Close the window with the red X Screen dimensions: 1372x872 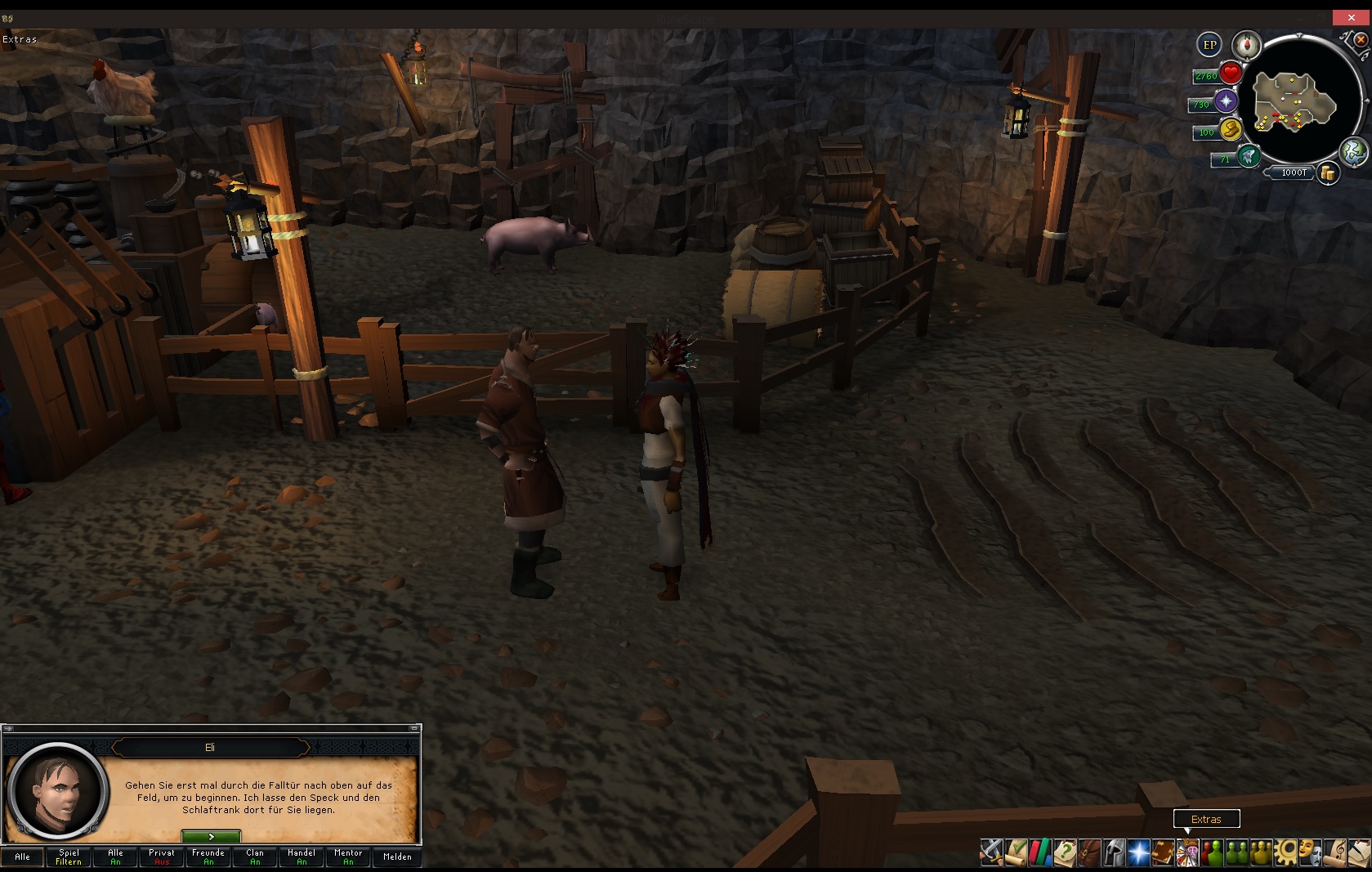[x=1351, y=17]
